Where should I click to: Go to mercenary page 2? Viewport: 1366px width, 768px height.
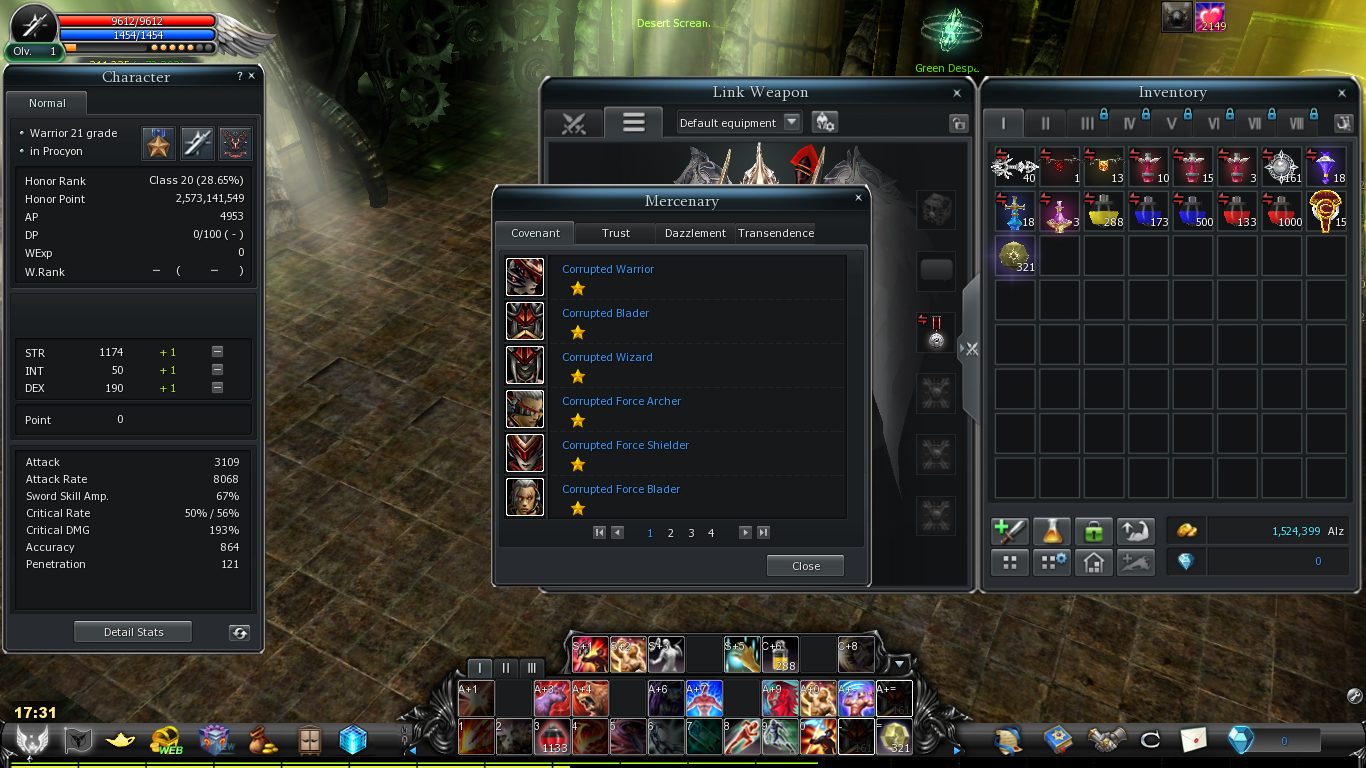670,533
